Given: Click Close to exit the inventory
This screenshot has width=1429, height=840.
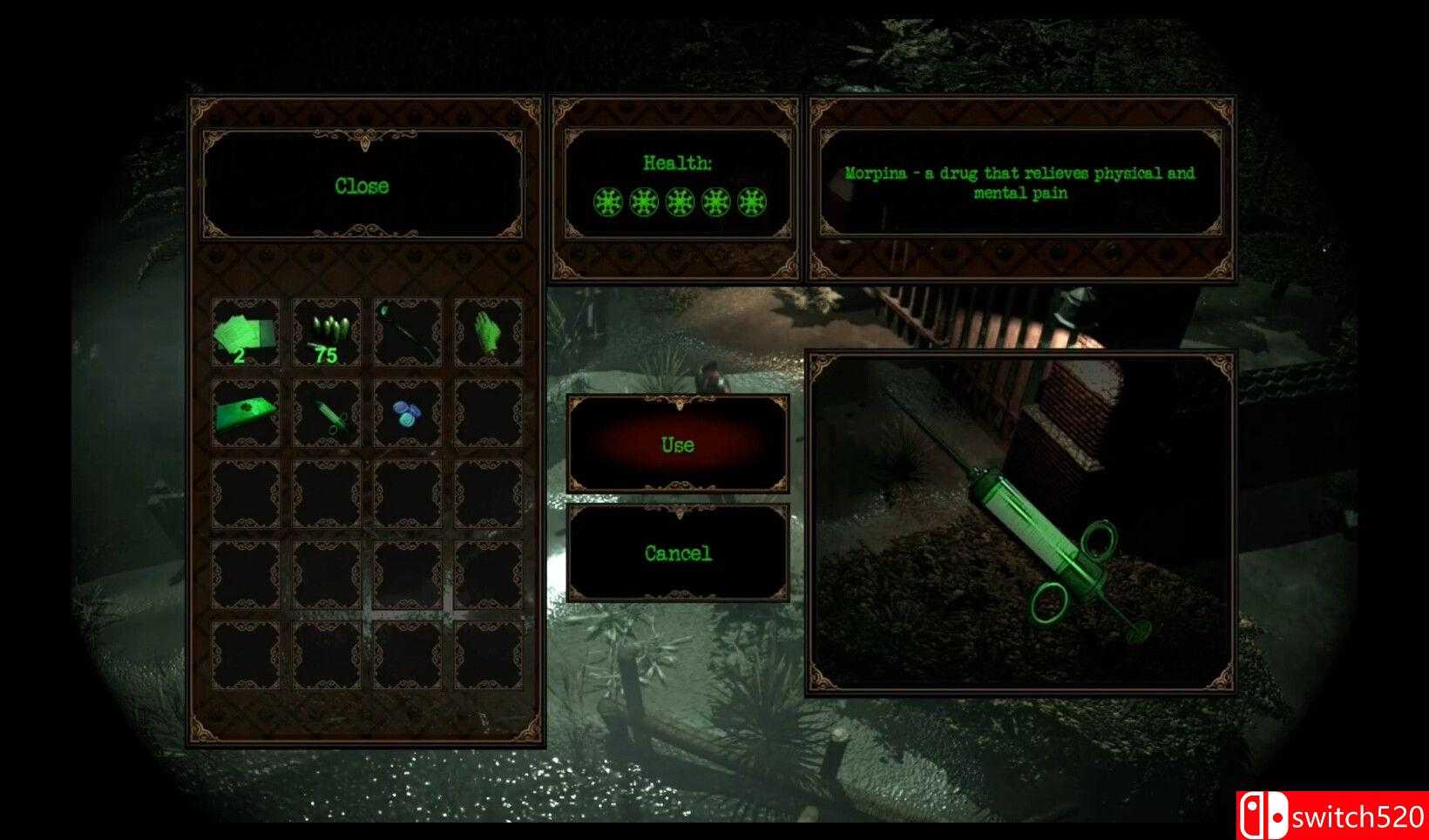Looking at the screenshot, I should (x=362, y=186).
